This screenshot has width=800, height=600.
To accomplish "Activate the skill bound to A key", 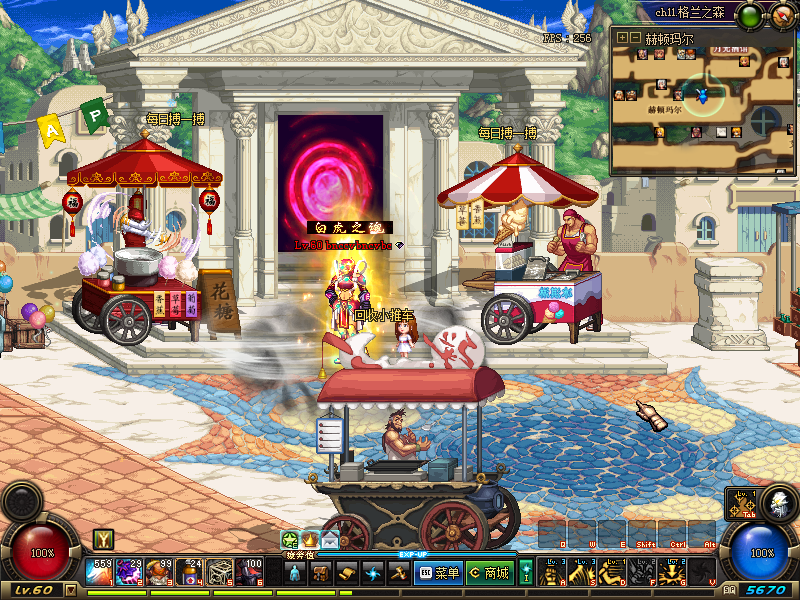I will pos(551,573).
